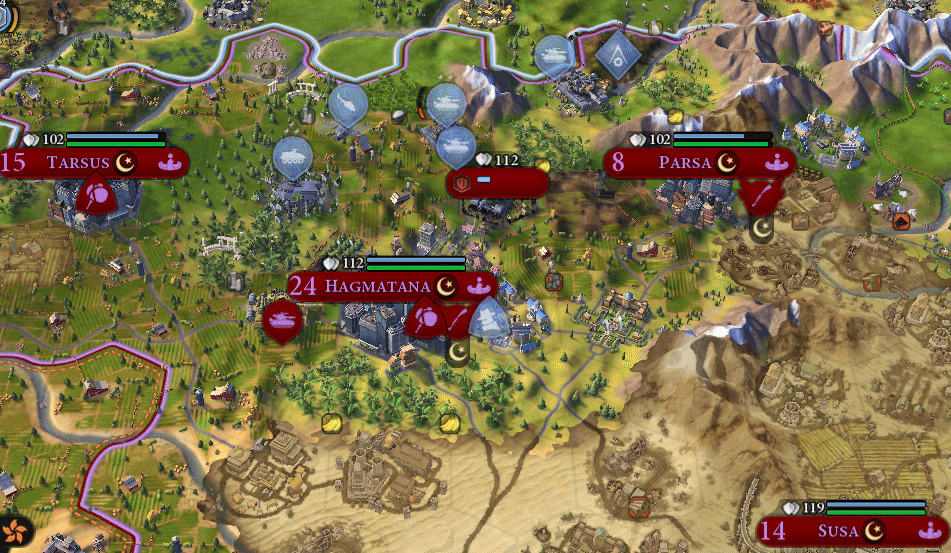The width and height of the screenshot is (951, 553).
Task: Select the blue tank flag beside the engineer diamond
Action: pyautogui.click(x=553, y=54)
